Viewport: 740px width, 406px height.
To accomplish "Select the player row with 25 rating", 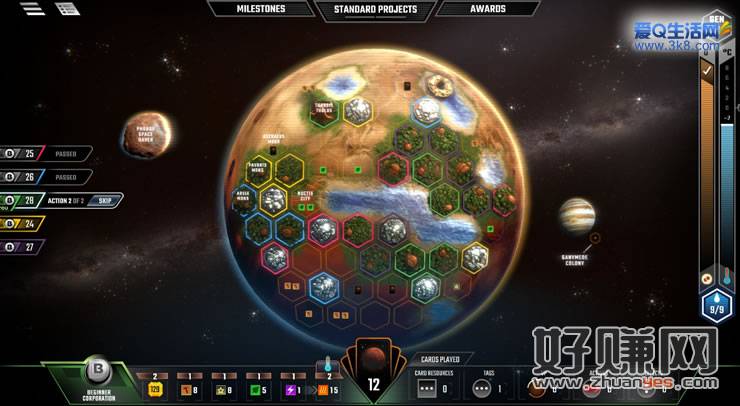I will click(45, 154).
